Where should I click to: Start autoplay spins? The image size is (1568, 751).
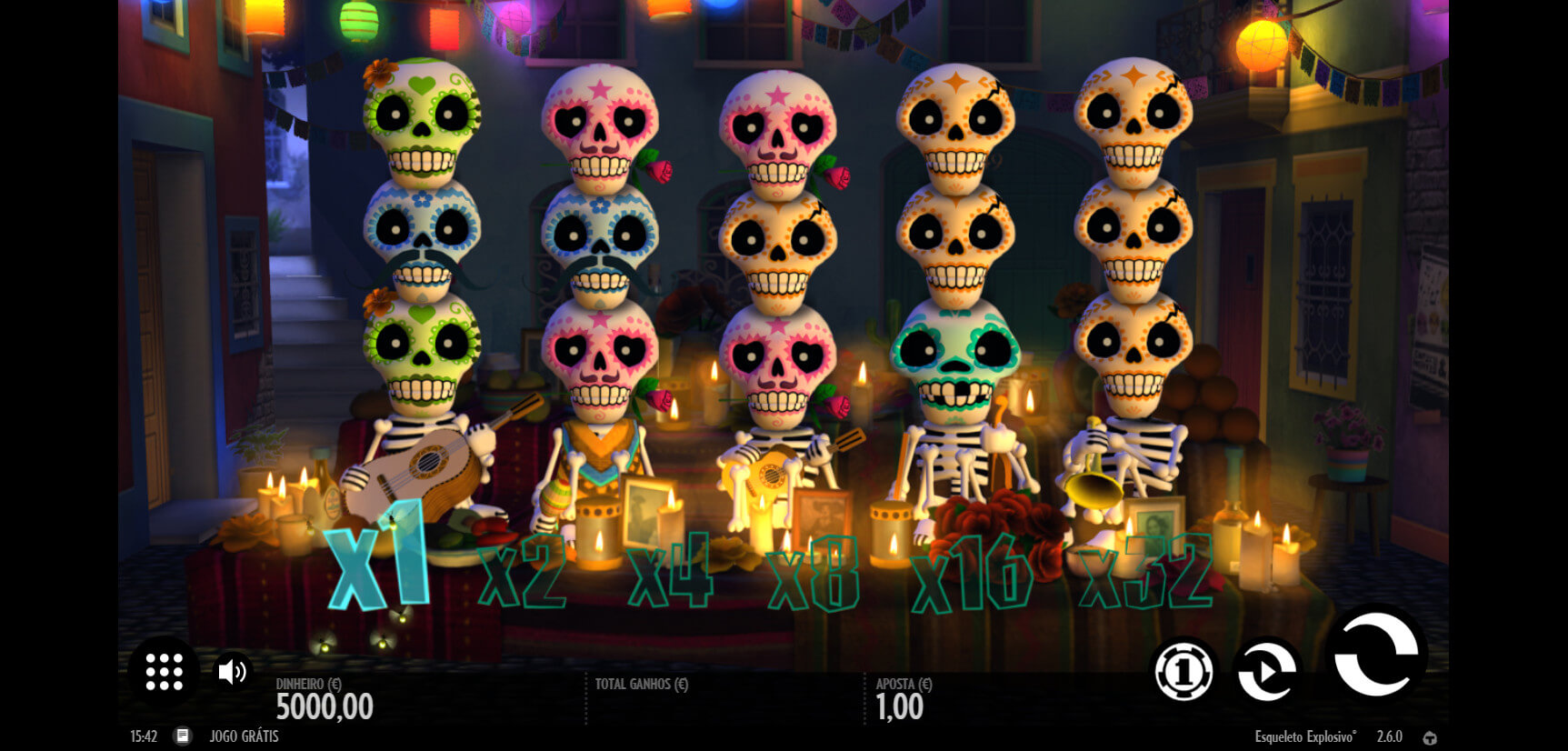1266,672
